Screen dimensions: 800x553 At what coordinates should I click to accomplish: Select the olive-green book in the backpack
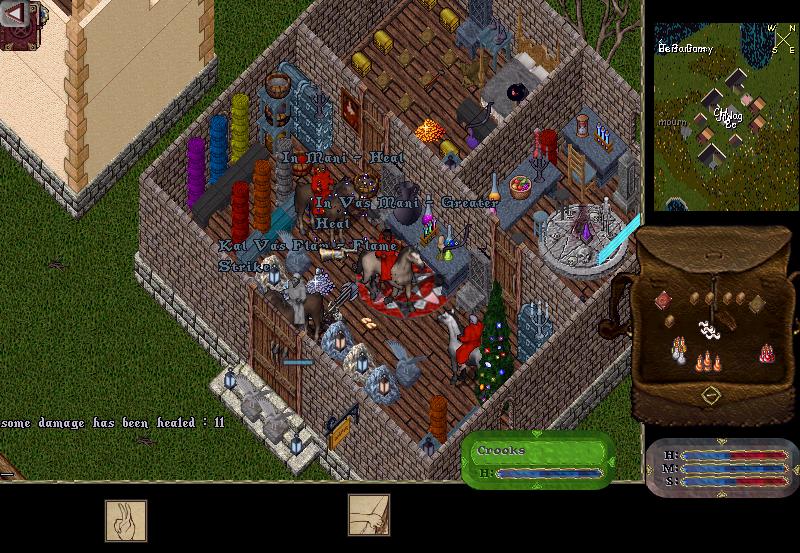(x=756, y=302)
